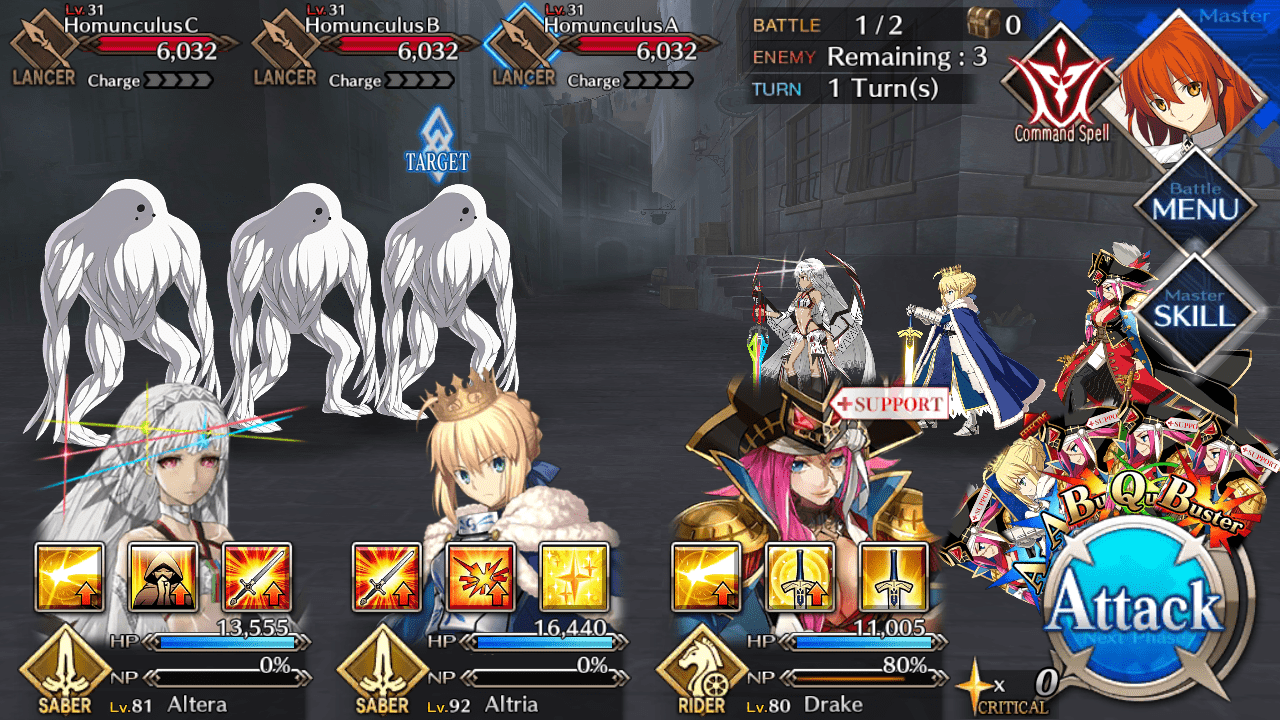Image resolution: width=1280 pixels, height=720 pixels.
Task: Use Drake's glowing golden sword skill
Action: coord(799,577)
